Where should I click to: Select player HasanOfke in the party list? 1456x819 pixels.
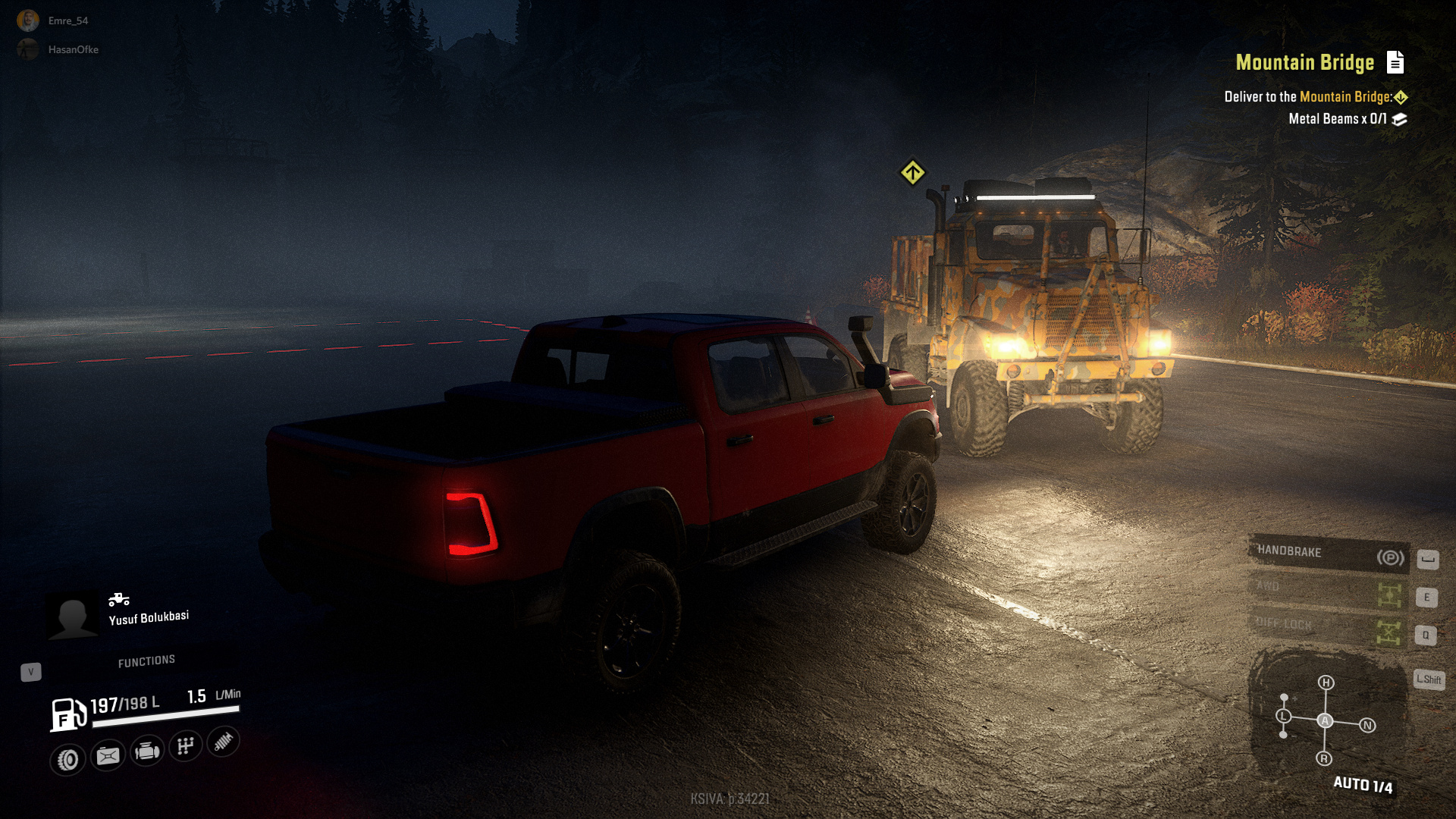[28, 49]
